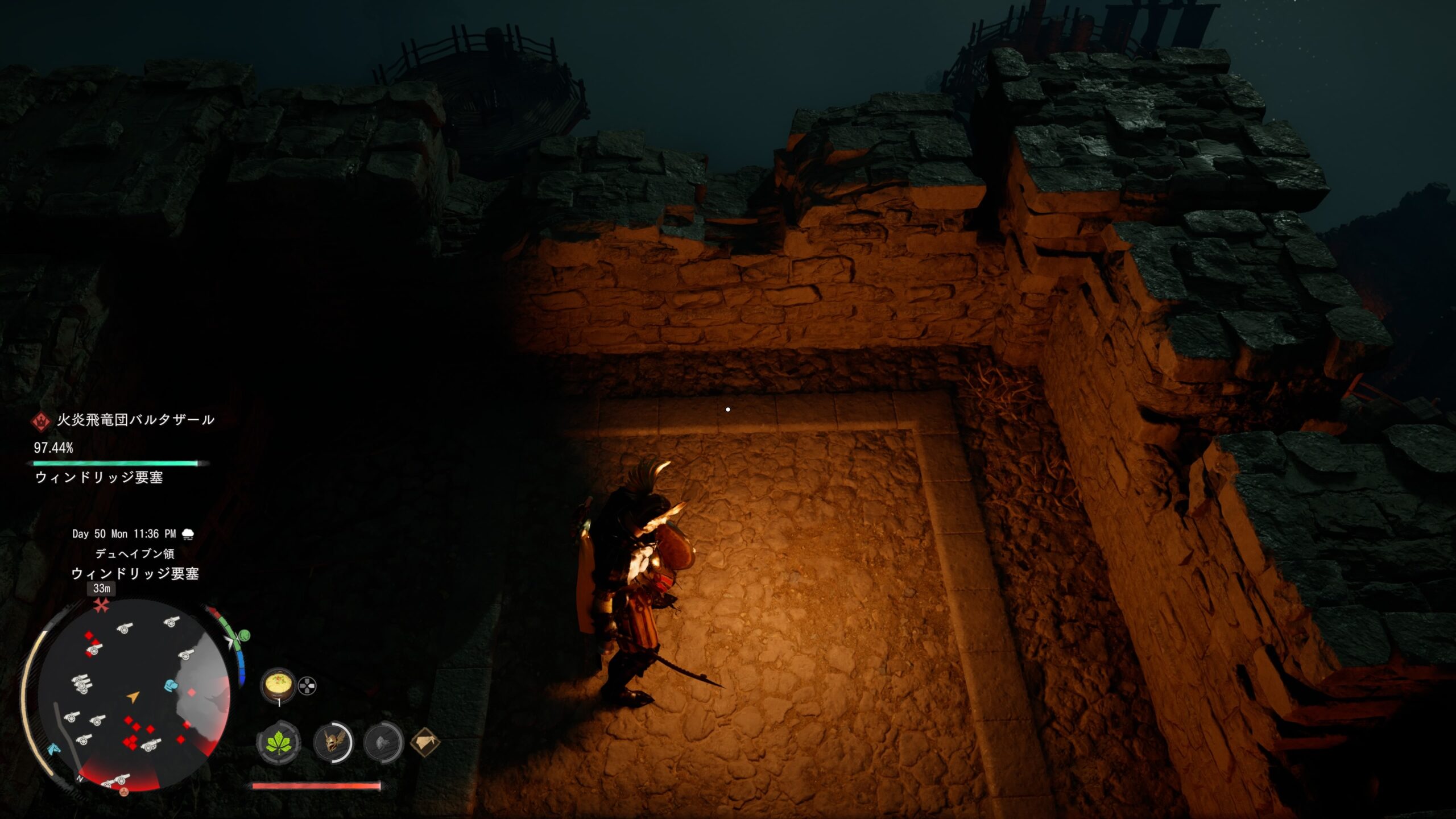1456x819 pixels.
Task: Open the circular minimap
Action: point(134,694)
